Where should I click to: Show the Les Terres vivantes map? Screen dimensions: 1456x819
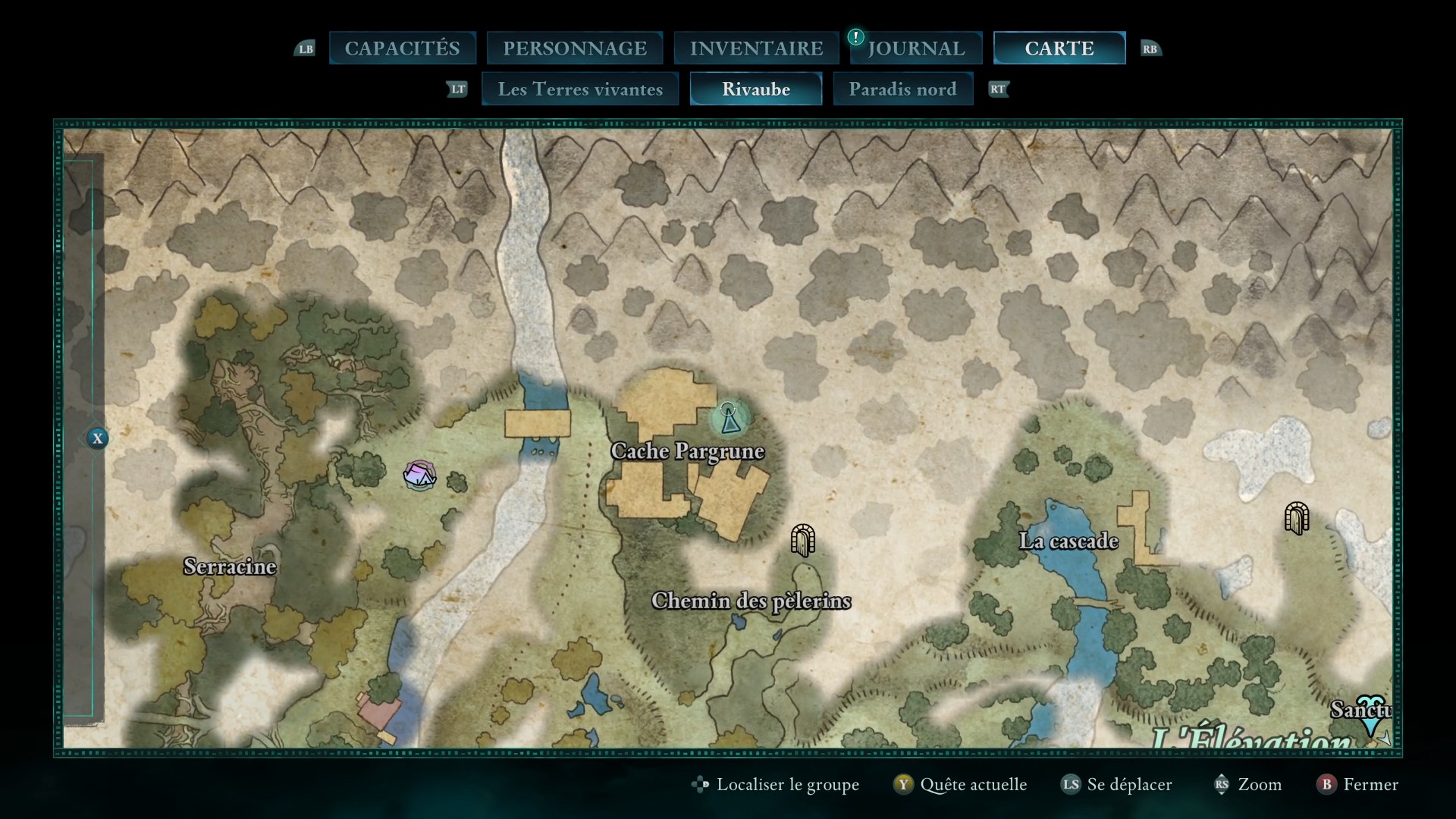coord(580,89)
